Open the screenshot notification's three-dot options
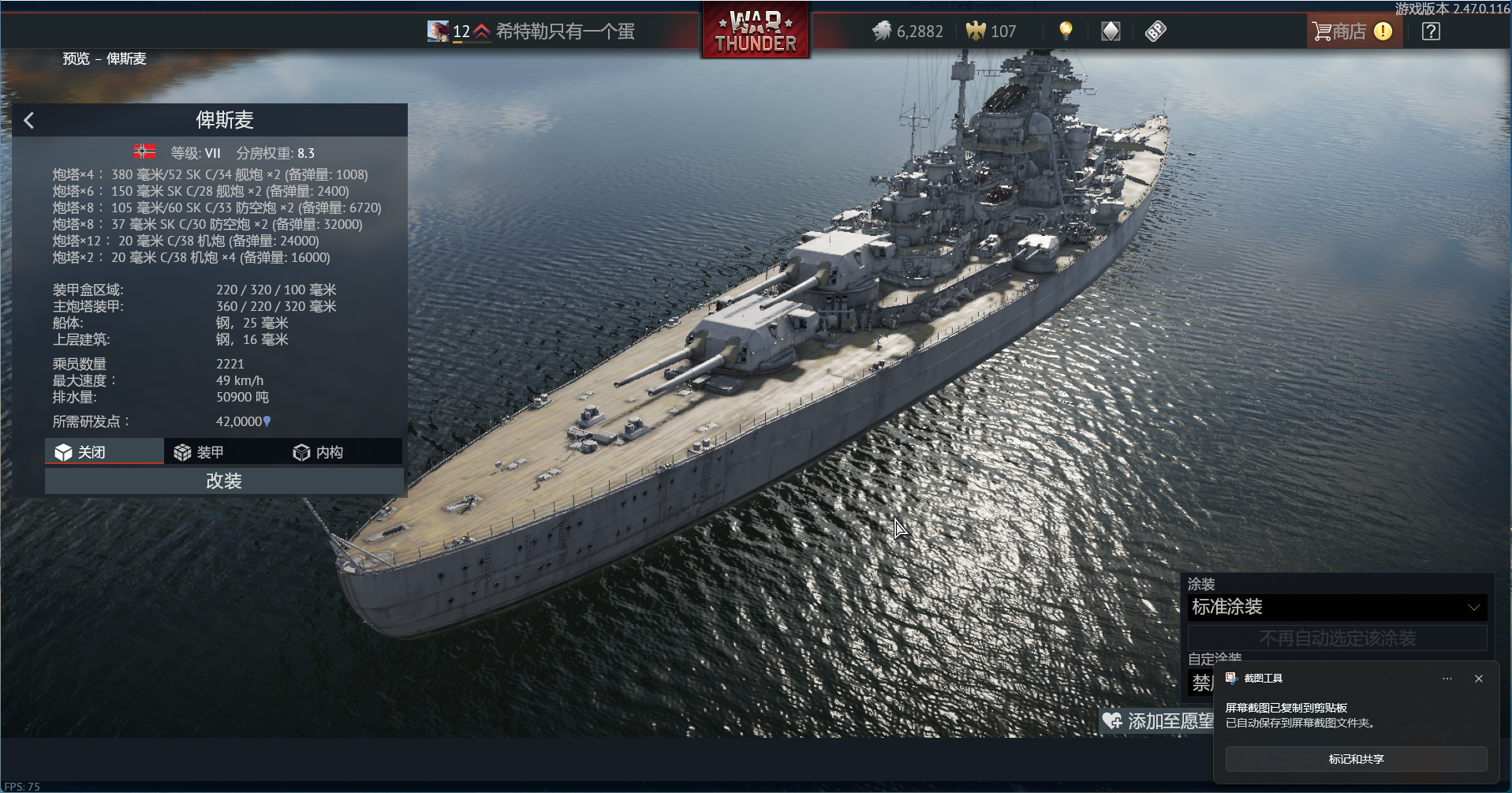Screen dimensions: 1512x793 click(x=1447, y=679)
